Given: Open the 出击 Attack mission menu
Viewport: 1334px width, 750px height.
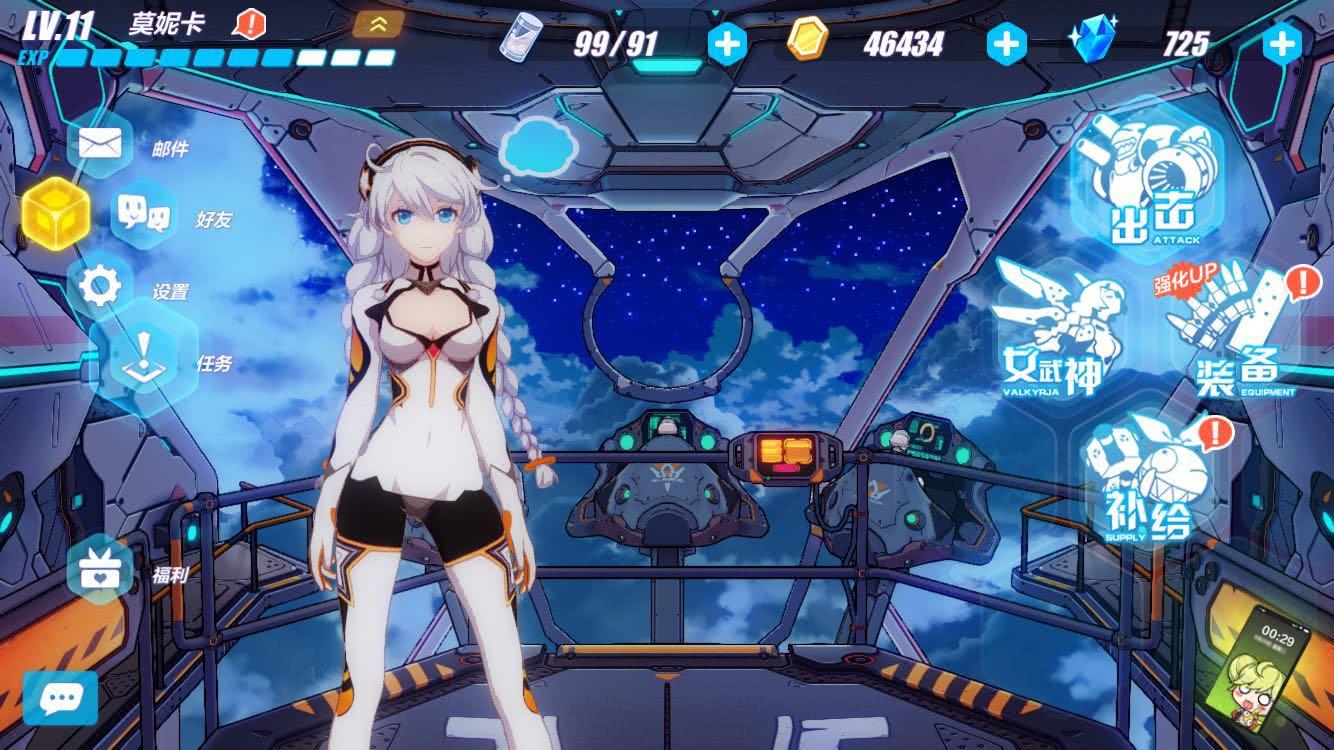Looking at the screenshot, I should [1148, 190].
